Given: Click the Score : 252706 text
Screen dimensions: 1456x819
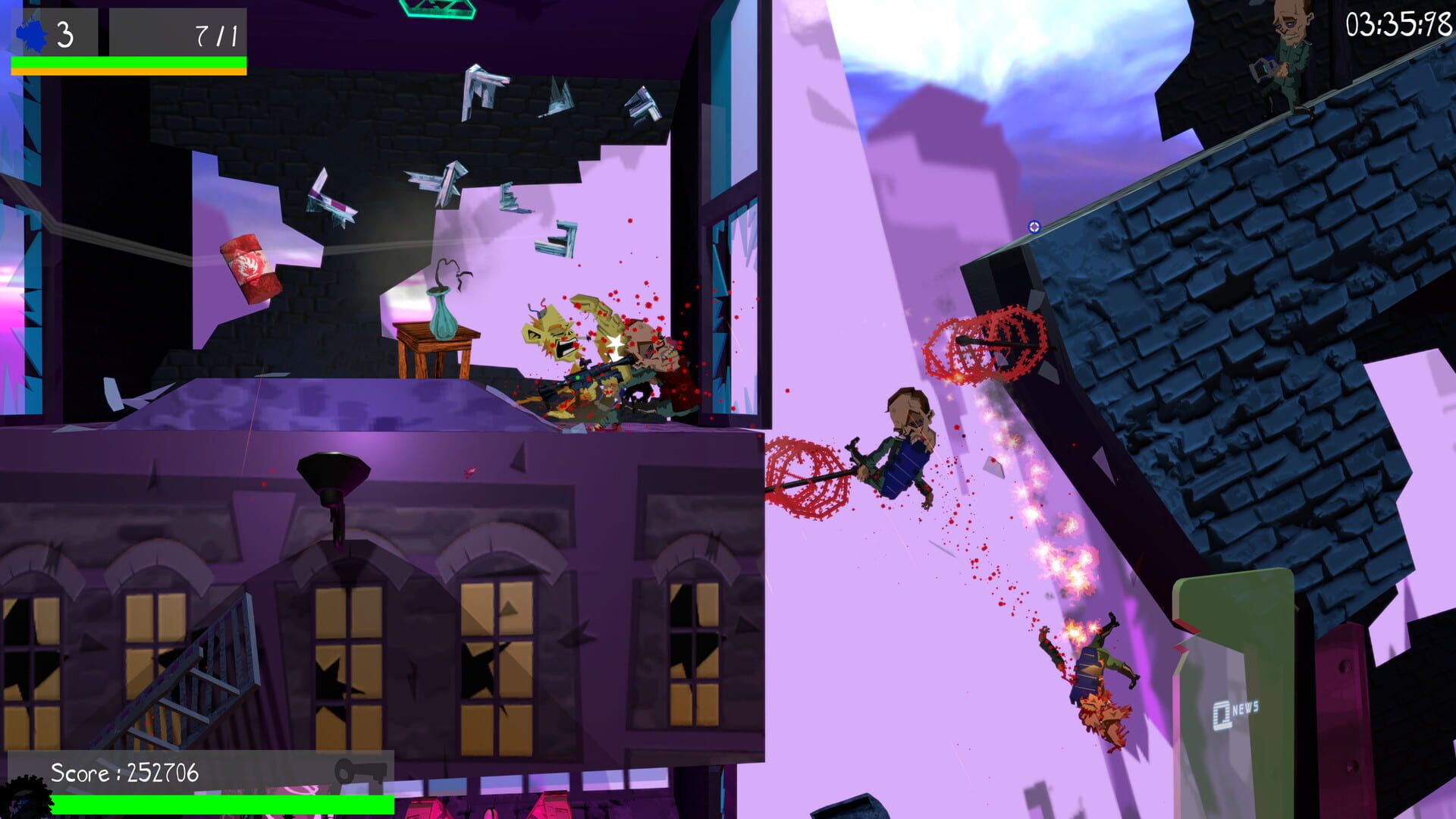Looking at the screenshot, I should pyautogui.click(x=124, y=773).
